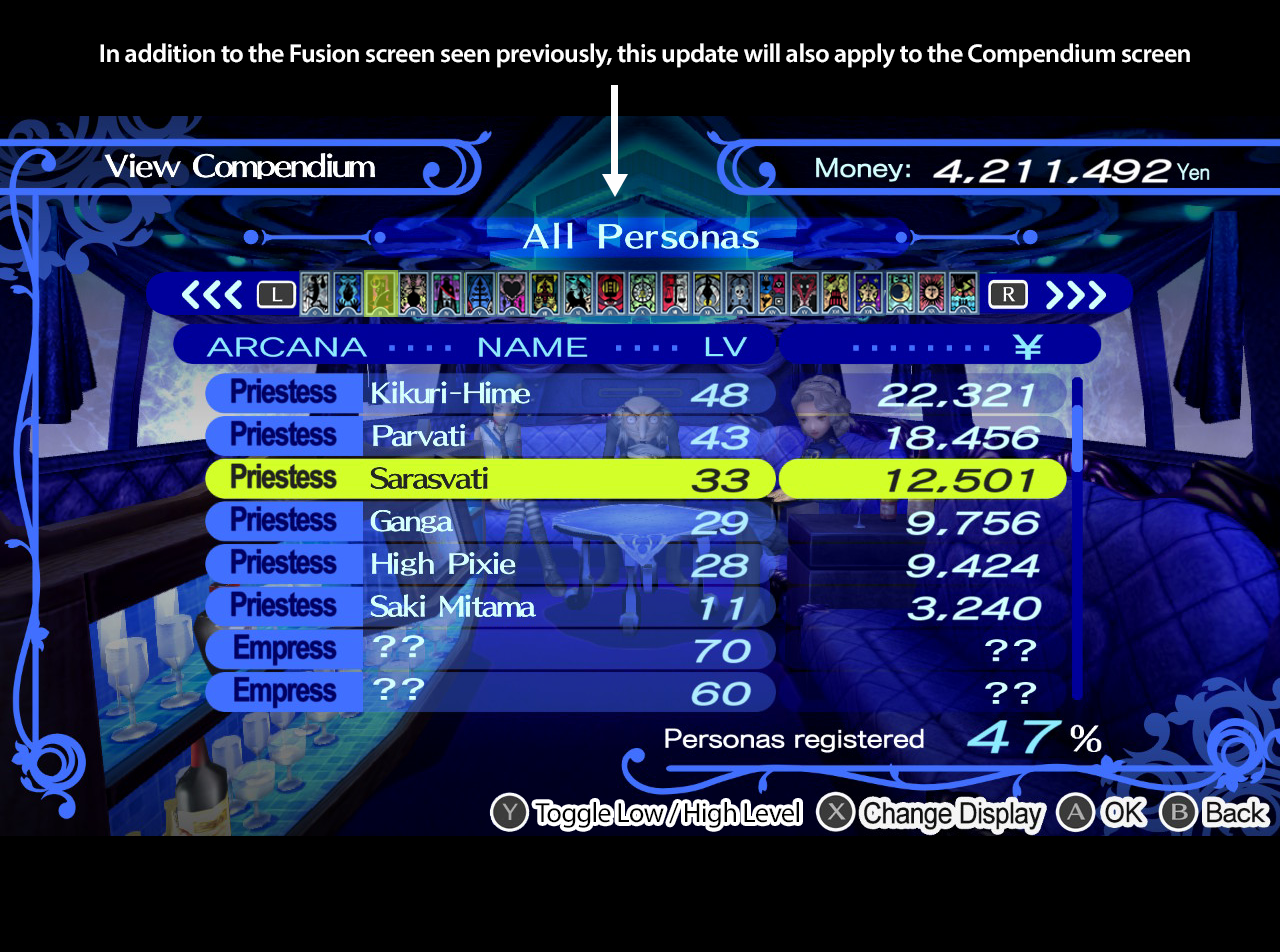Switch to the View Compendium header
Image resolution: width=1280 pixels, height=952 pixels.
point(240,166)
